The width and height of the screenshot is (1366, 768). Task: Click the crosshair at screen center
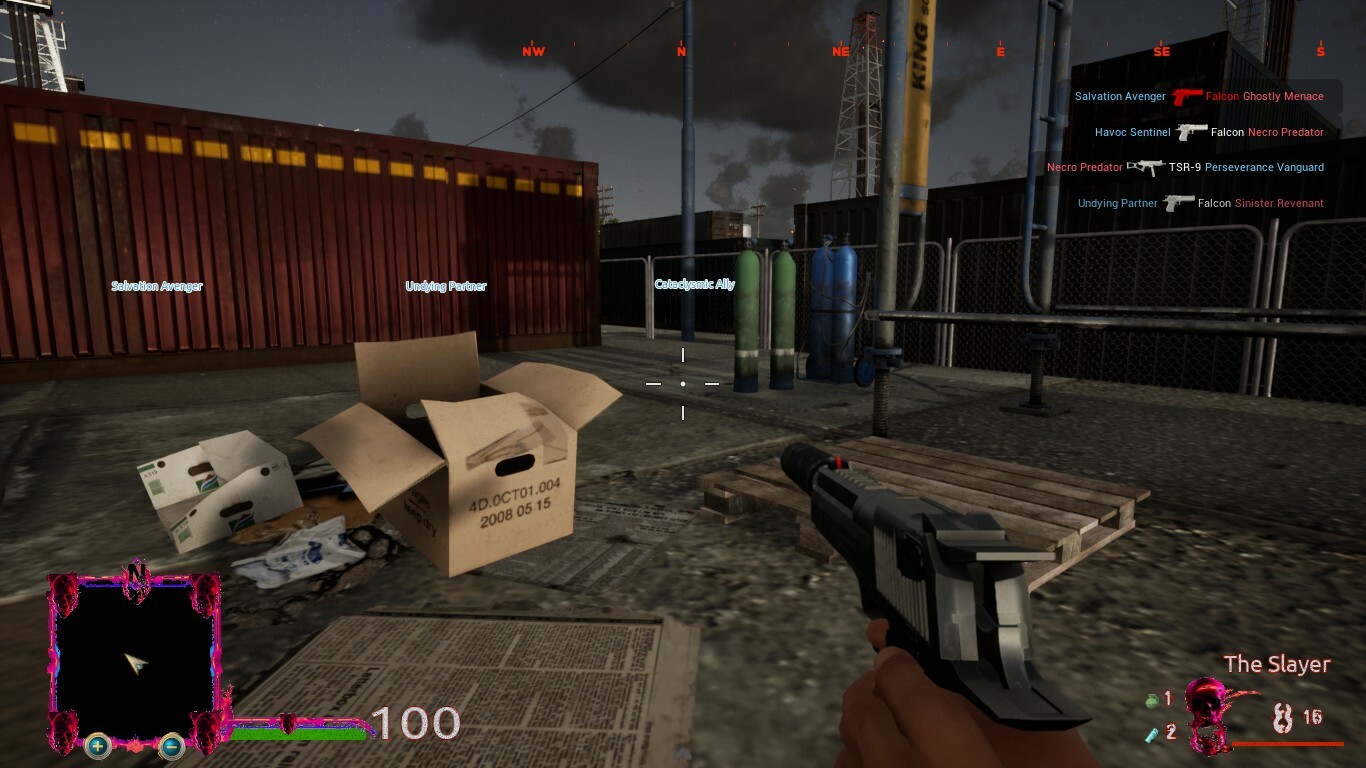pyautogui.click(x=683, y=383)
